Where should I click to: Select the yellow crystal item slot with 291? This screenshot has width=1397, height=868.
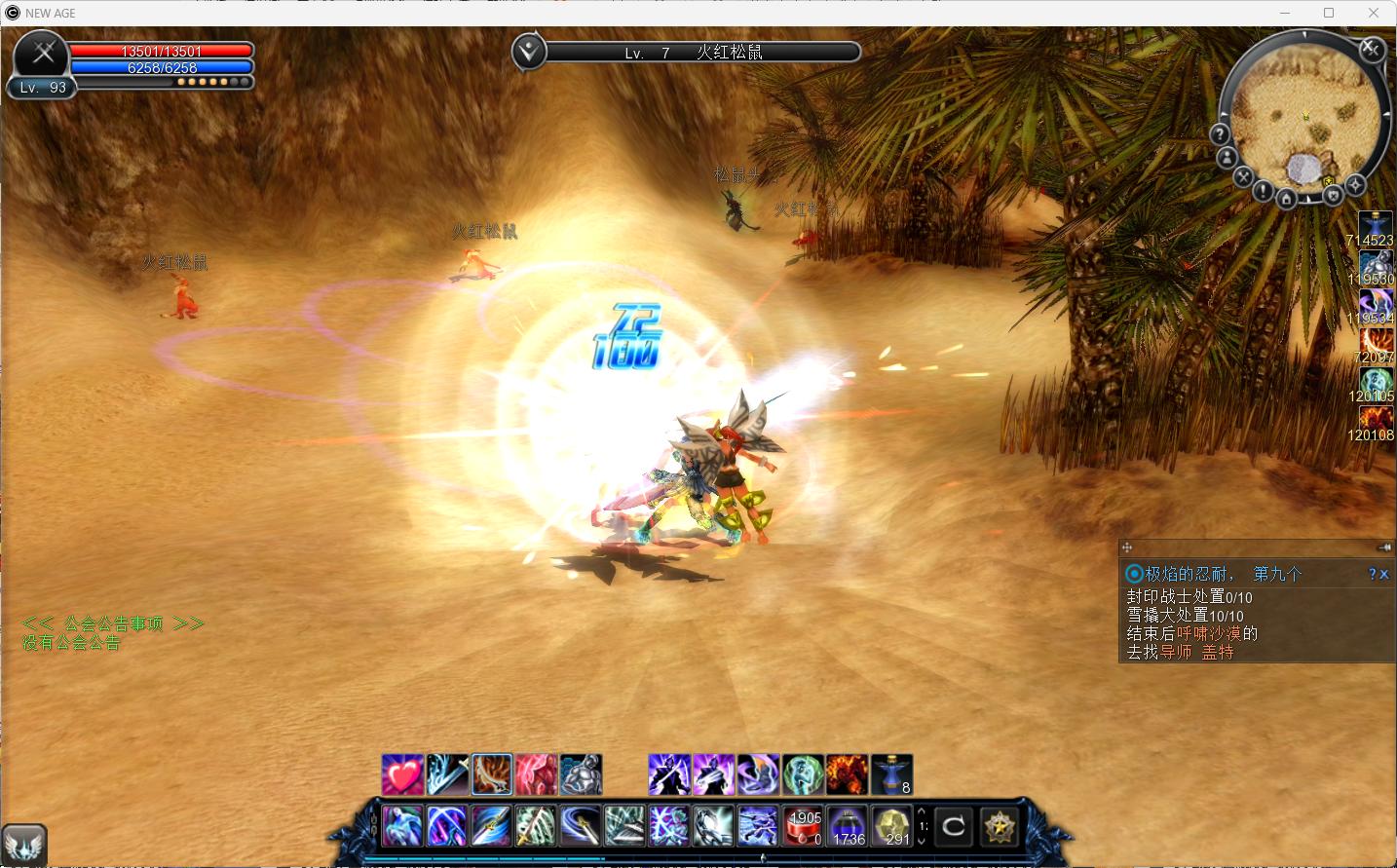click(891, 827)
